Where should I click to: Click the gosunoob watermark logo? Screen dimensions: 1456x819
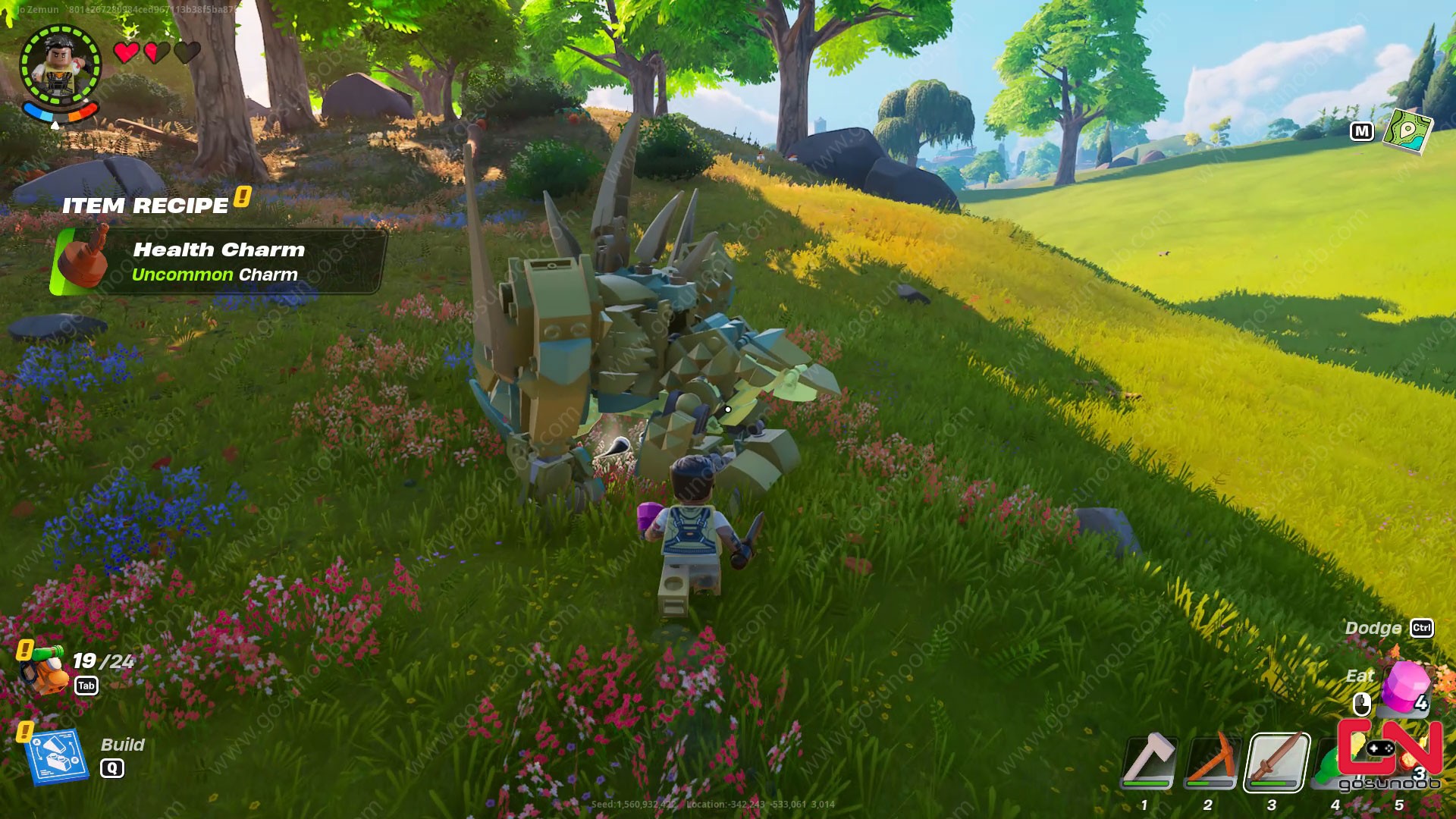1389,755
